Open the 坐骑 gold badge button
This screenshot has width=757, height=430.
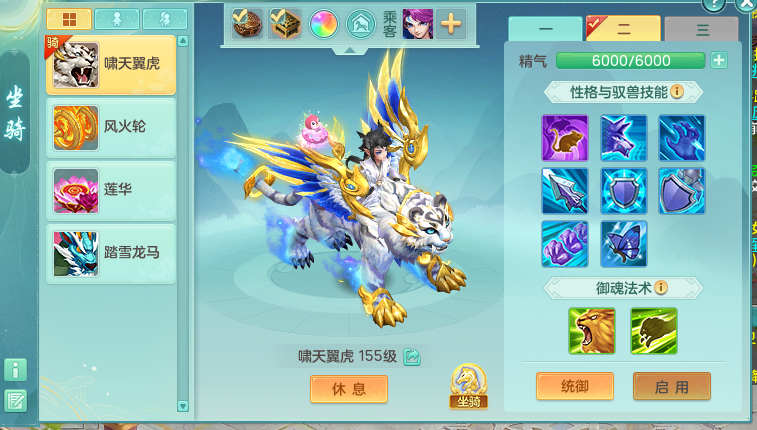[x=468, y=386]
